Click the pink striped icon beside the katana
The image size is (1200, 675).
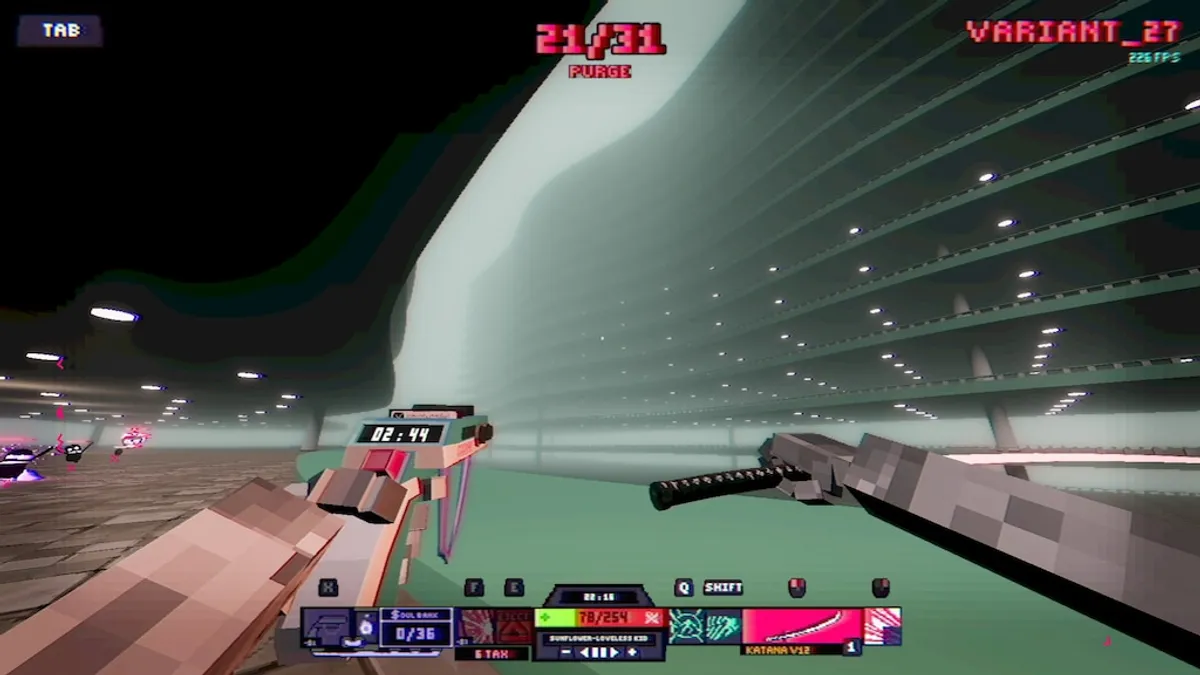point(882,626)
